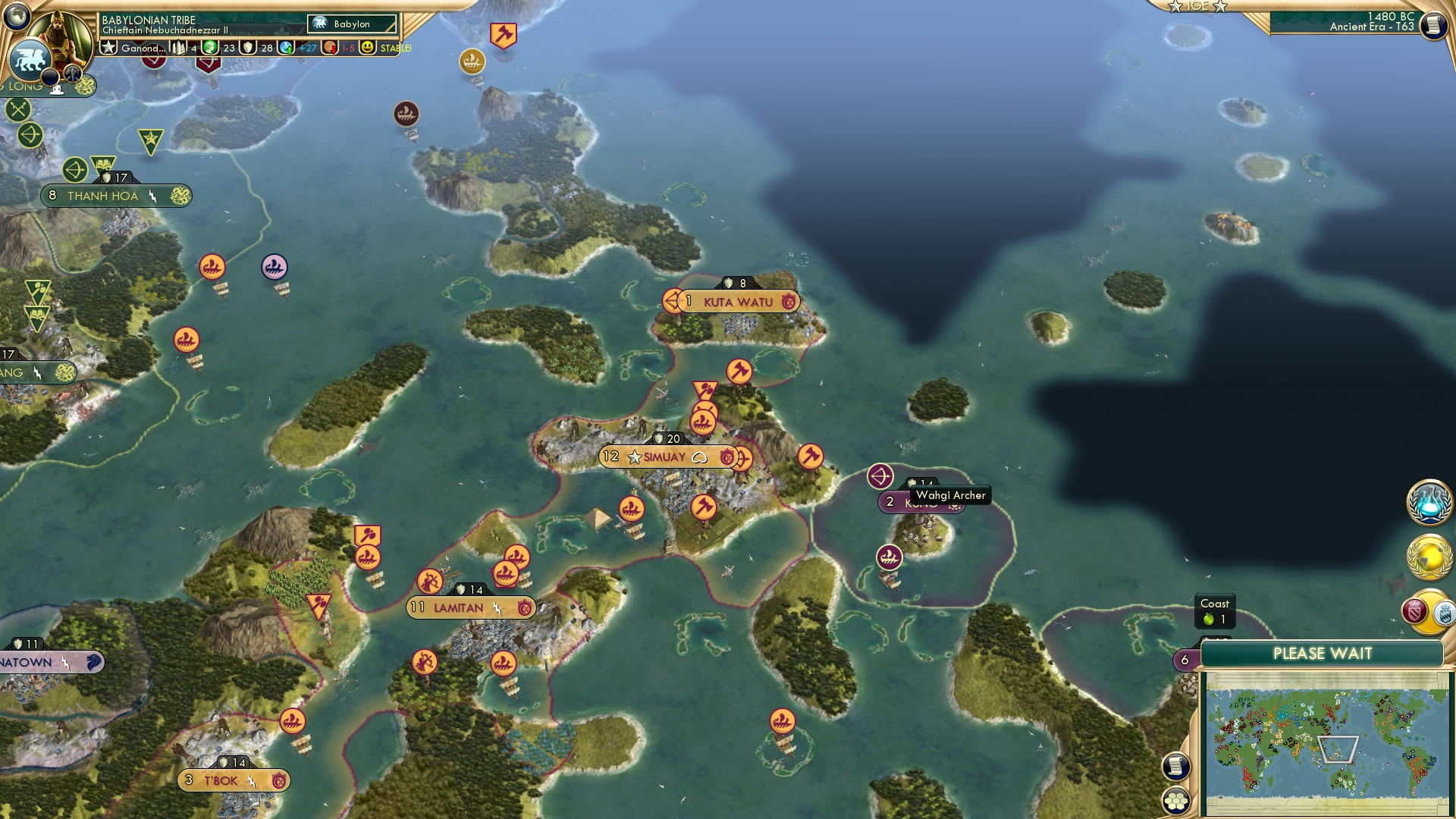Open the Kuta Watu city banner

pos(732,300)
